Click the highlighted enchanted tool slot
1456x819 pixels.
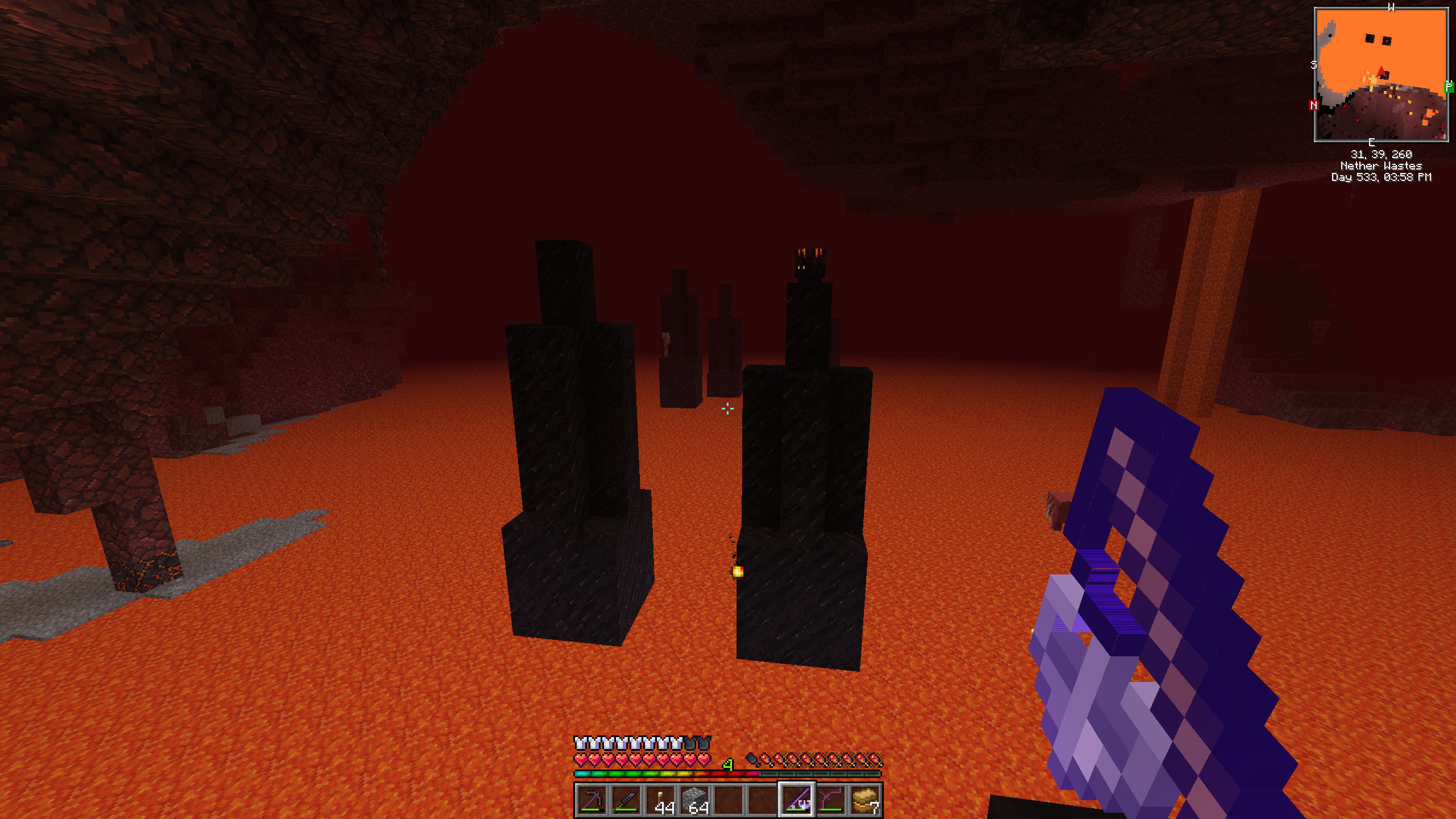click(797, 800)
